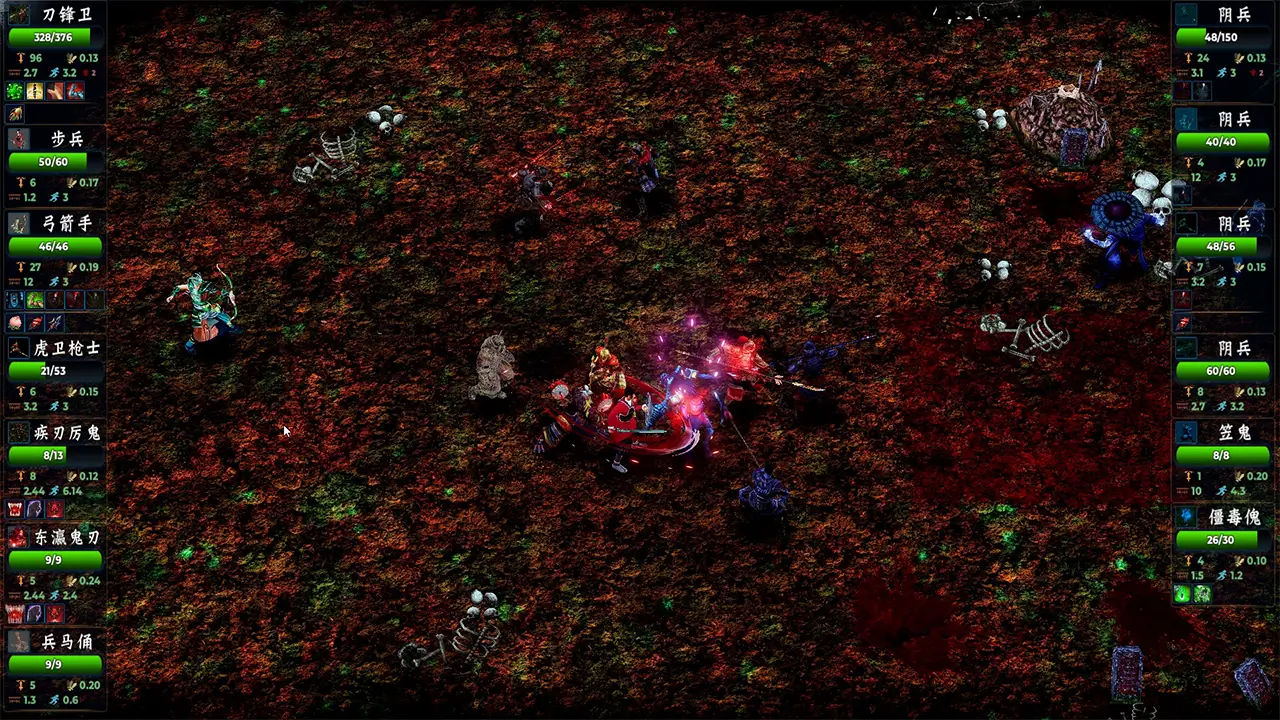Click the claw attack skill icon of 刀锋卫

pyautogui.click(x=53, y=91)
